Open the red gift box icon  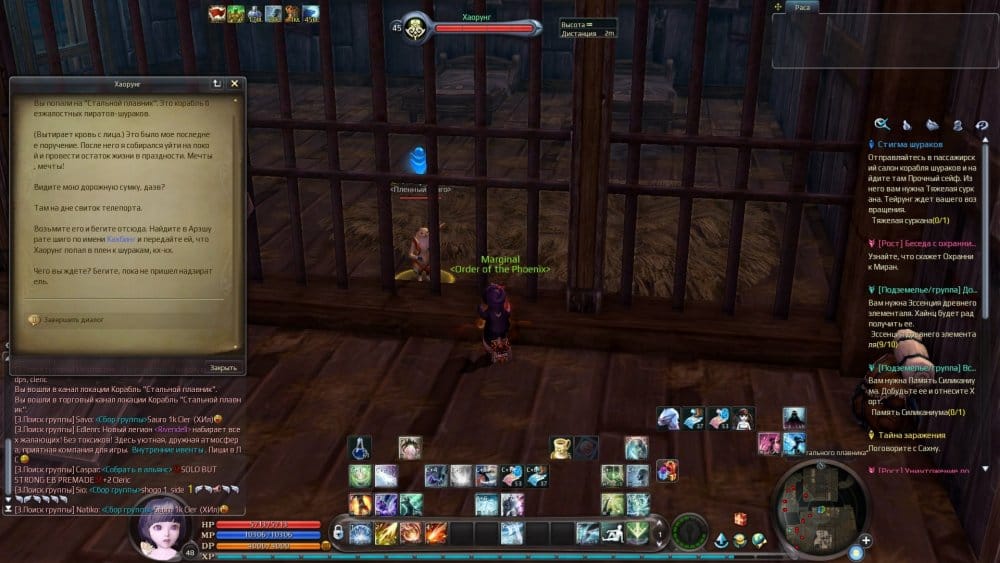click(740, 518)
